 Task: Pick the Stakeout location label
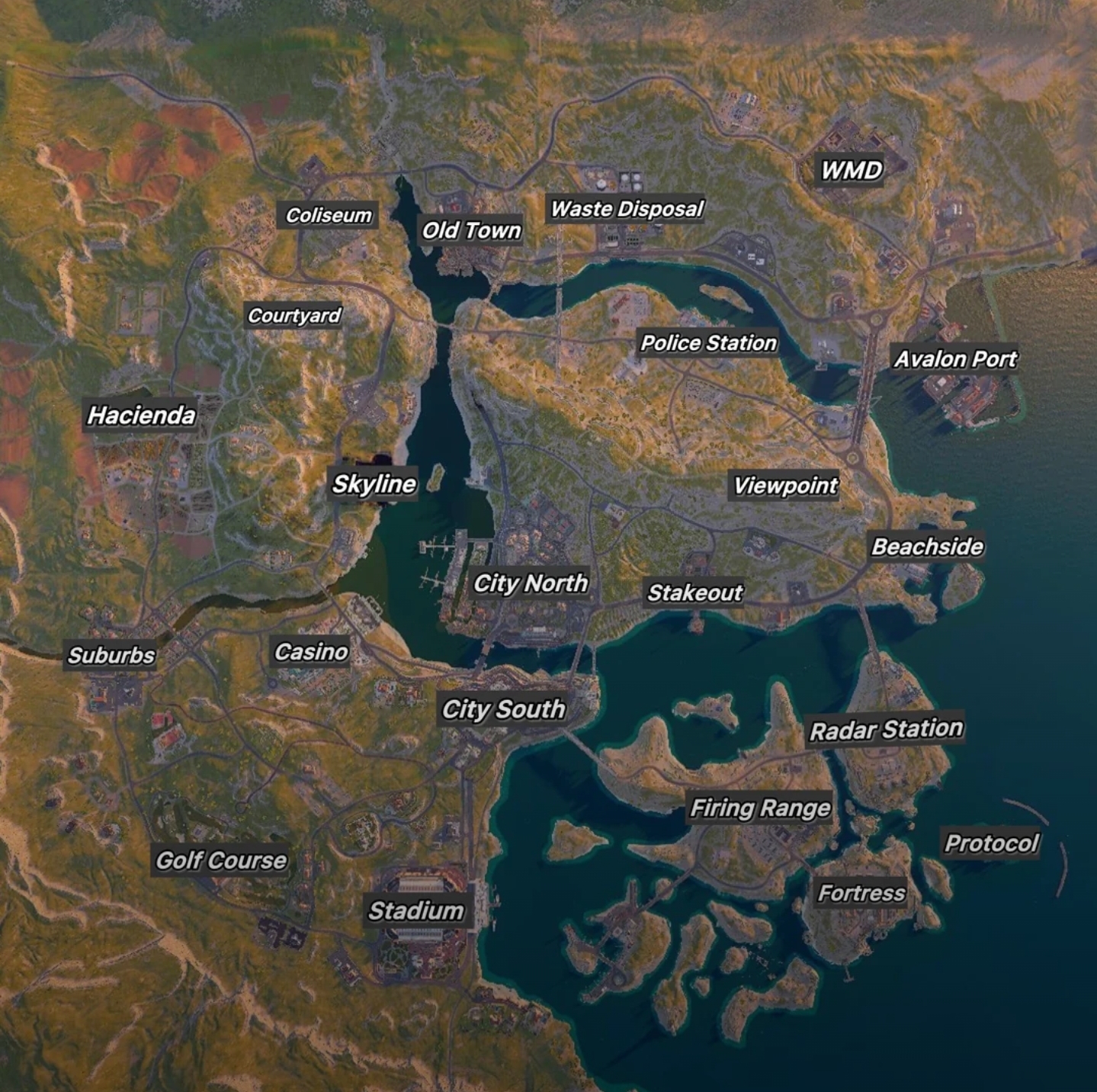click(x=694, y=593)
